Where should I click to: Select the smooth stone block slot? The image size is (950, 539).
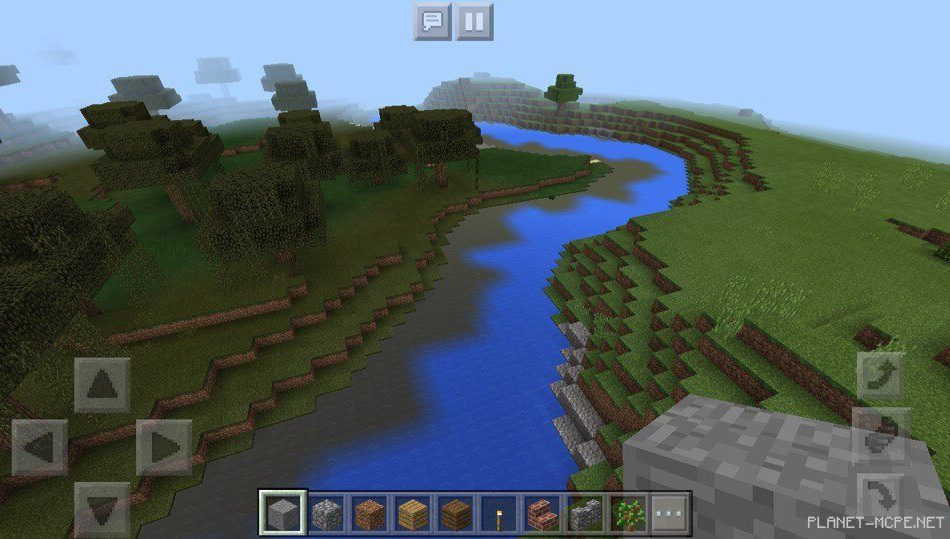tap(281, 514)
